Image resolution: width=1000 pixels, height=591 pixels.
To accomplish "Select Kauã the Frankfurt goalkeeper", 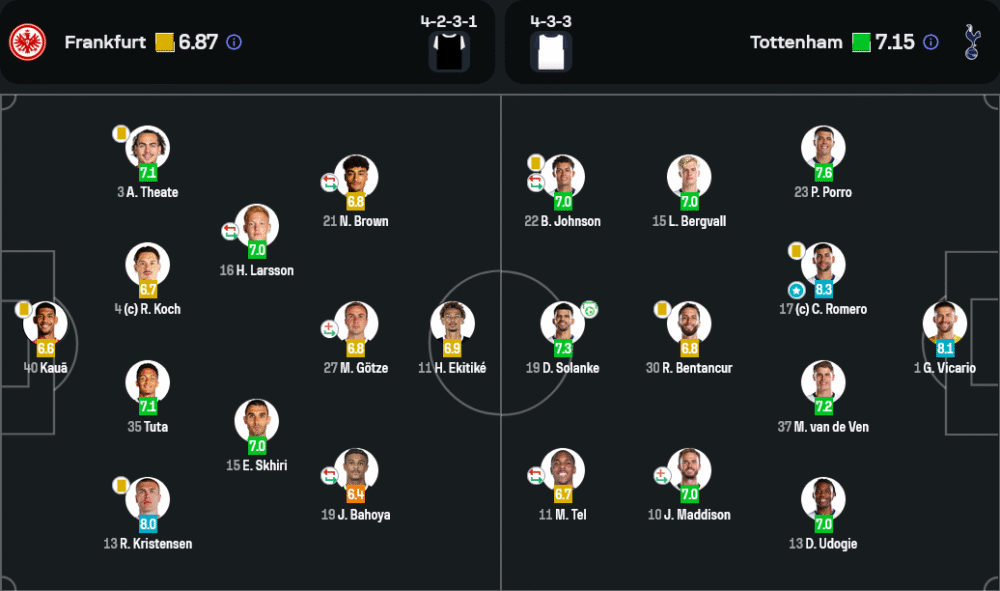I will pyautogui.click(x=46, y=322).
